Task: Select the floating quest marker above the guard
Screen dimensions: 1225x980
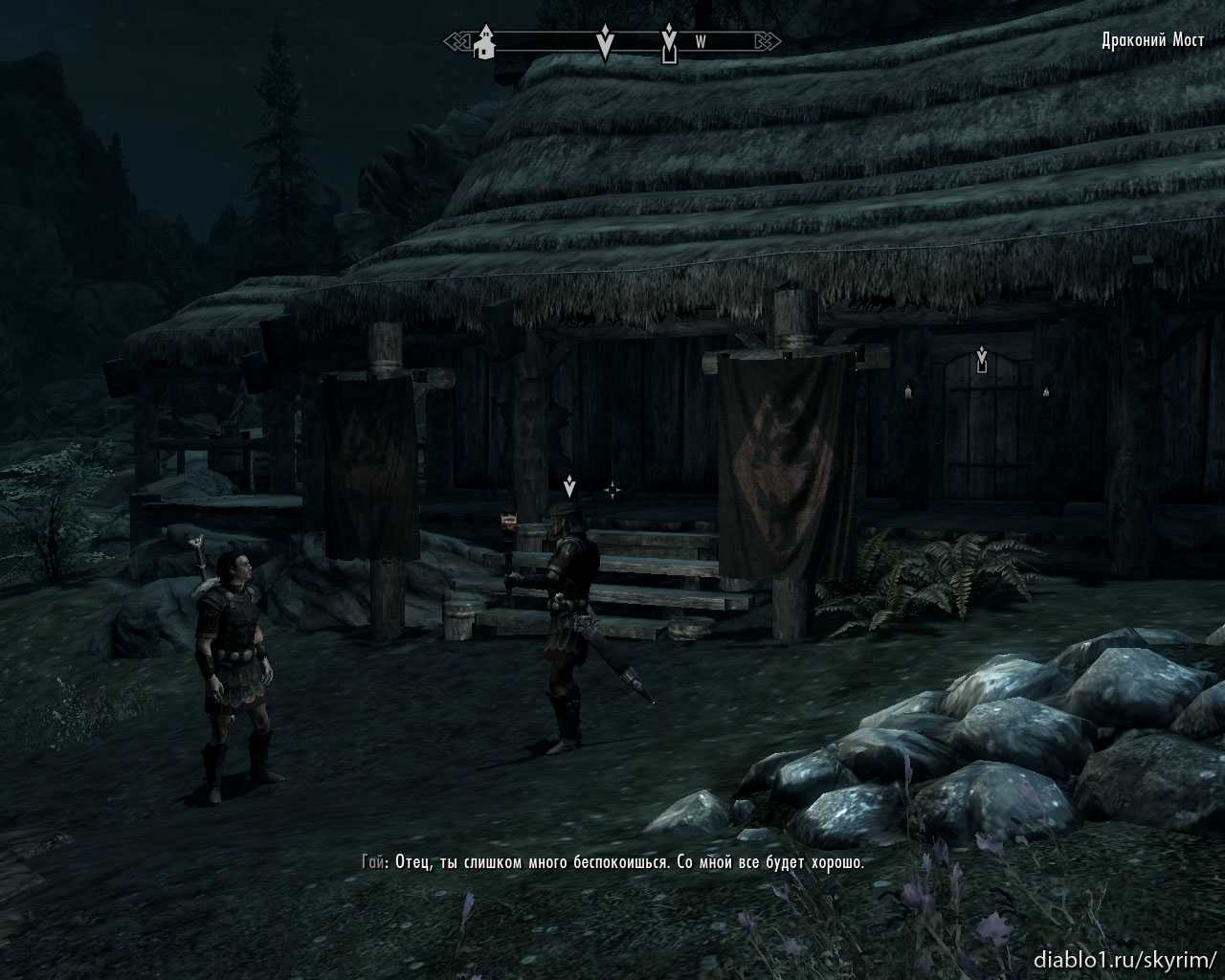Action: tap(569, 487)
